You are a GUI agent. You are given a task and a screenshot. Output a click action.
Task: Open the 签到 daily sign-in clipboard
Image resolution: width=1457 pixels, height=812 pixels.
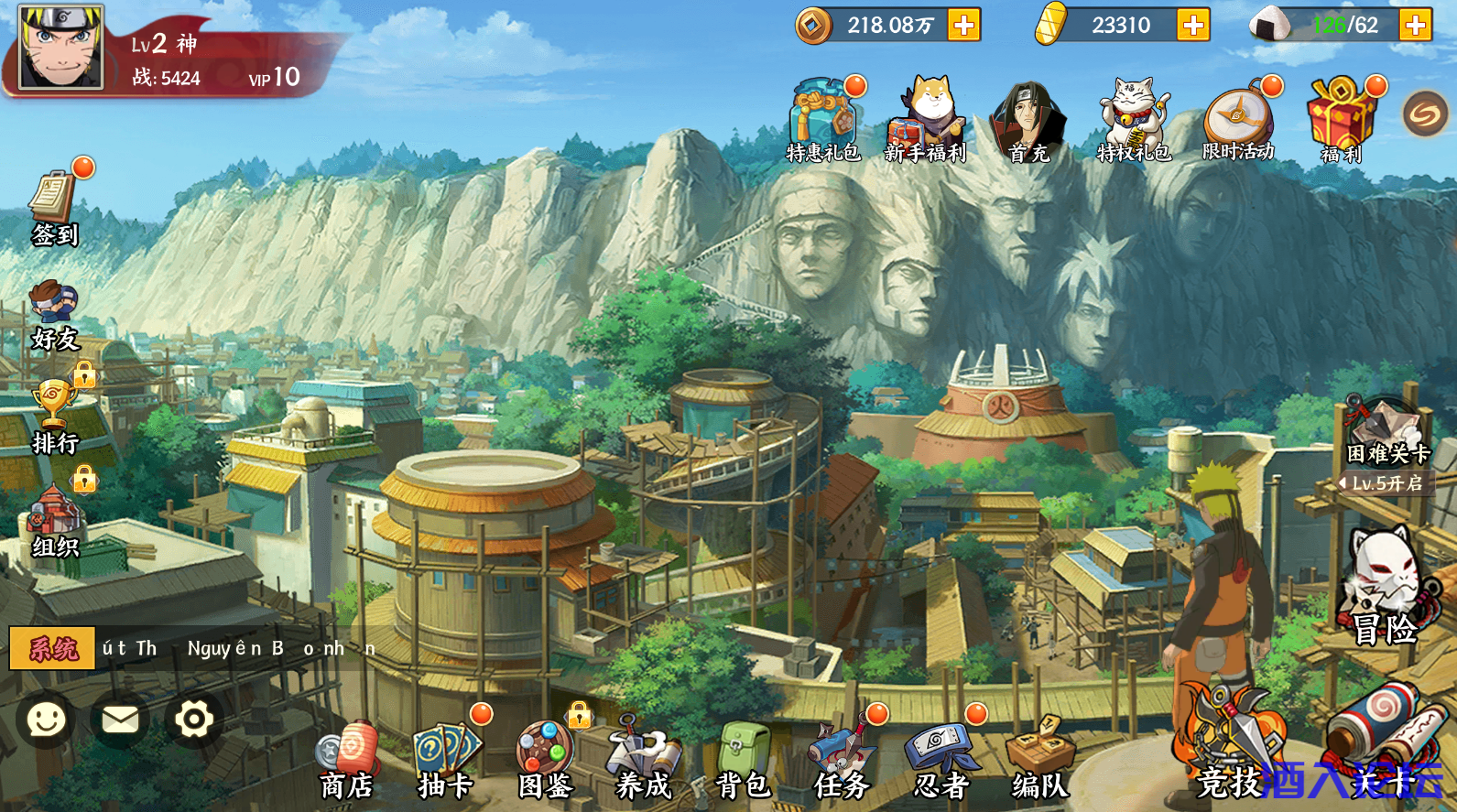pyautogui.click(x=55, y=206)
